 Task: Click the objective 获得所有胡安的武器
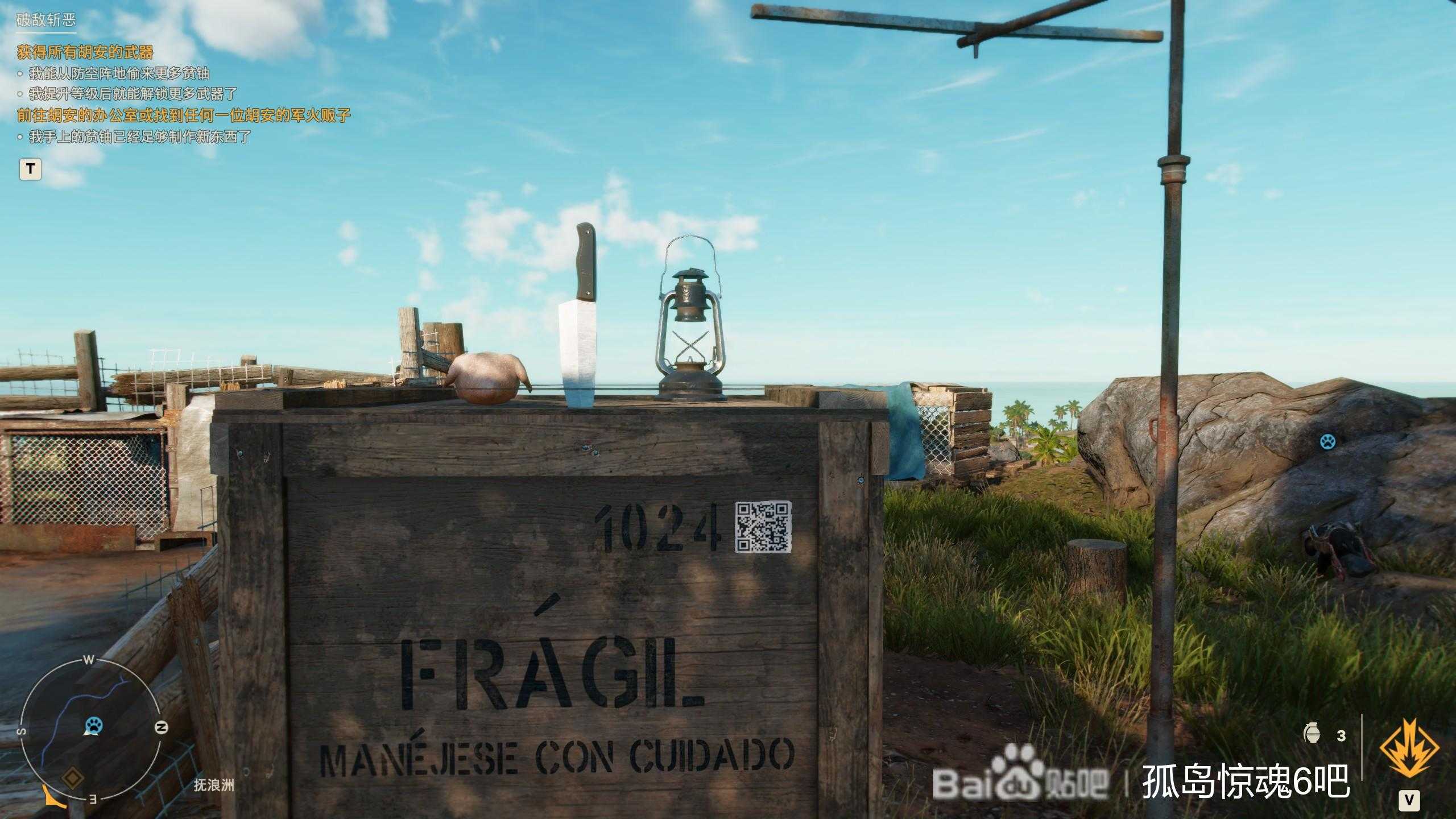[x=85, y=52]
